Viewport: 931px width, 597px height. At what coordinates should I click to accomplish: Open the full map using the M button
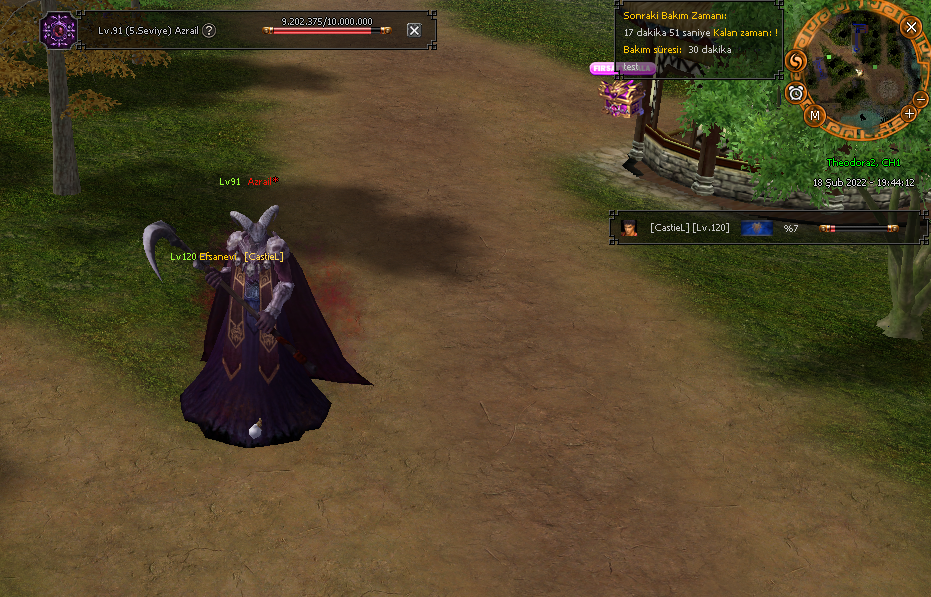point(815,115)
